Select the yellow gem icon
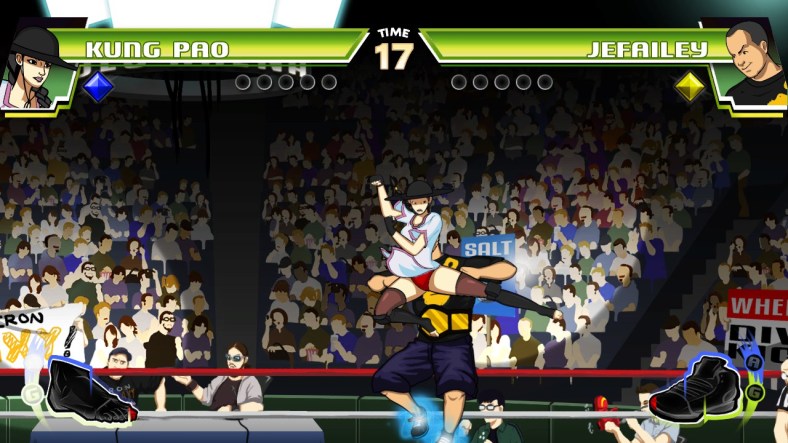The image size is (788, 443). (x=689, y=87)
